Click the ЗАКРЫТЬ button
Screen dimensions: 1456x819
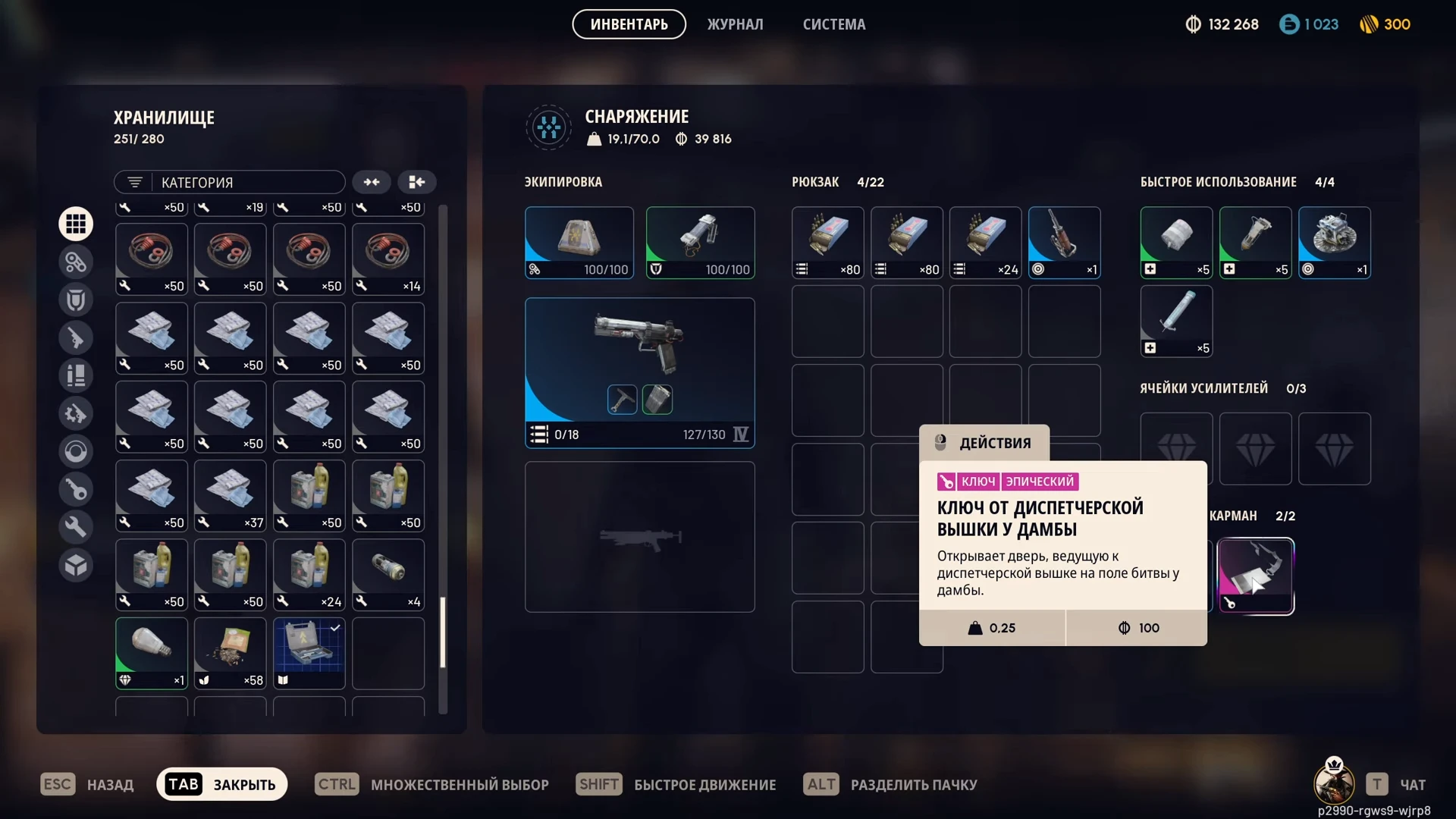tap(221, 784)
